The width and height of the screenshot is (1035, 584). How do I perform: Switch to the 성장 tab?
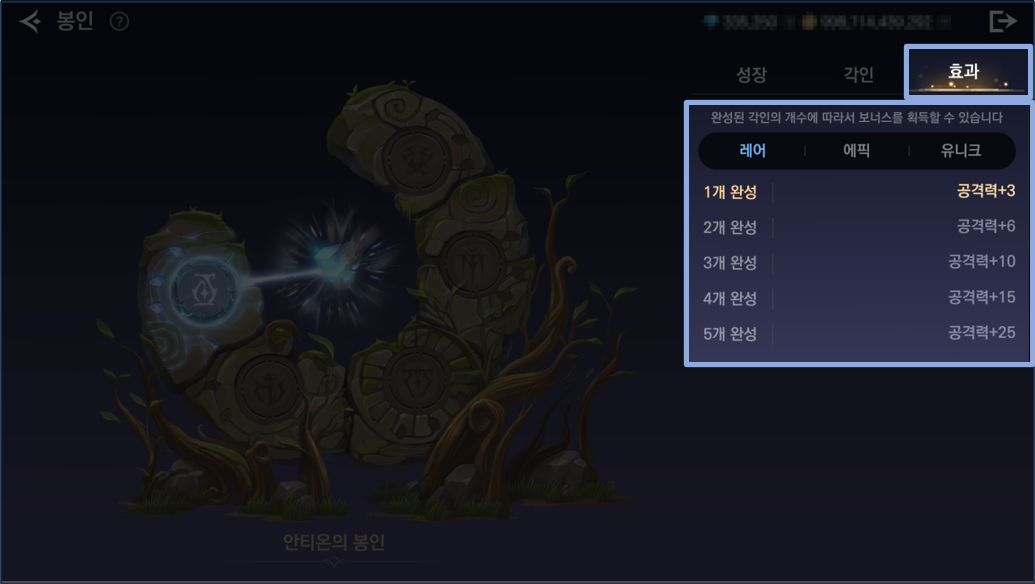[751, 74]
